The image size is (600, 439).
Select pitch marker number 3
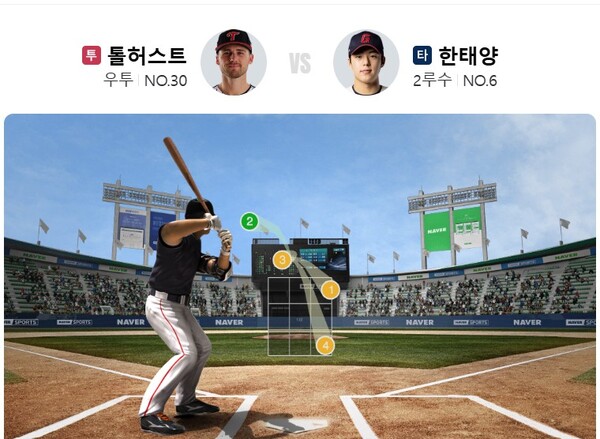(282, 260)
